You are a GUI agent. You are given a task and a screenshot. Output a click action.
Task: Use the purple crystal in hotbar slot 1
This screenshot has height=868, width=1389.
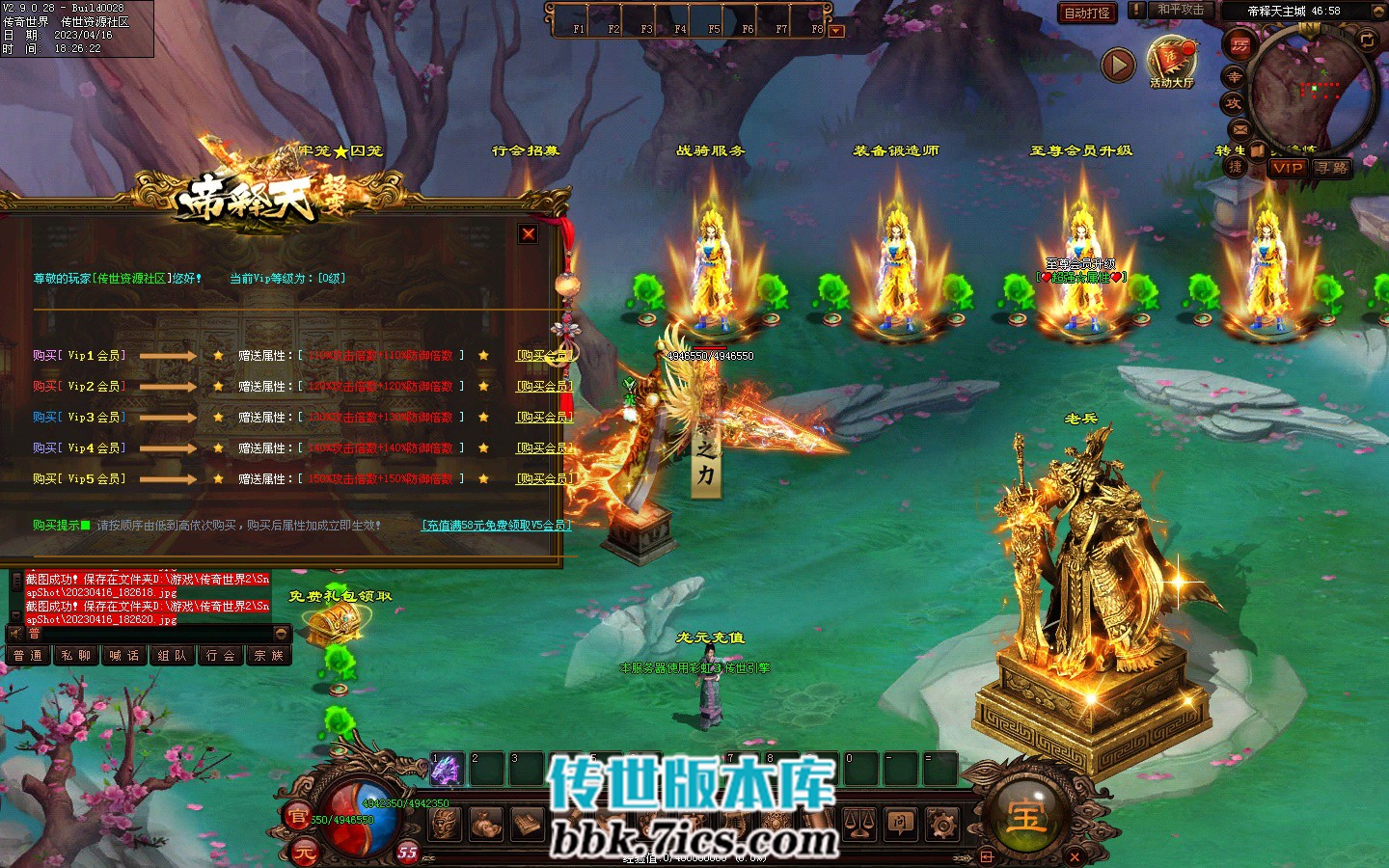click(446, 770)
